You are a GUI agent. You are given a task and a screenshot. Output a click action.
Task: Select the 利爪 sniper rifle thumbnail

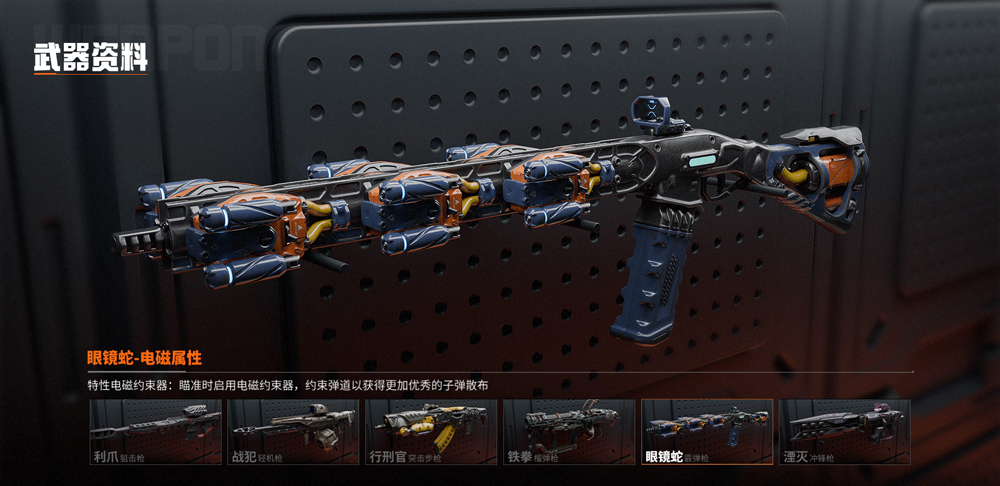[156, 432]
